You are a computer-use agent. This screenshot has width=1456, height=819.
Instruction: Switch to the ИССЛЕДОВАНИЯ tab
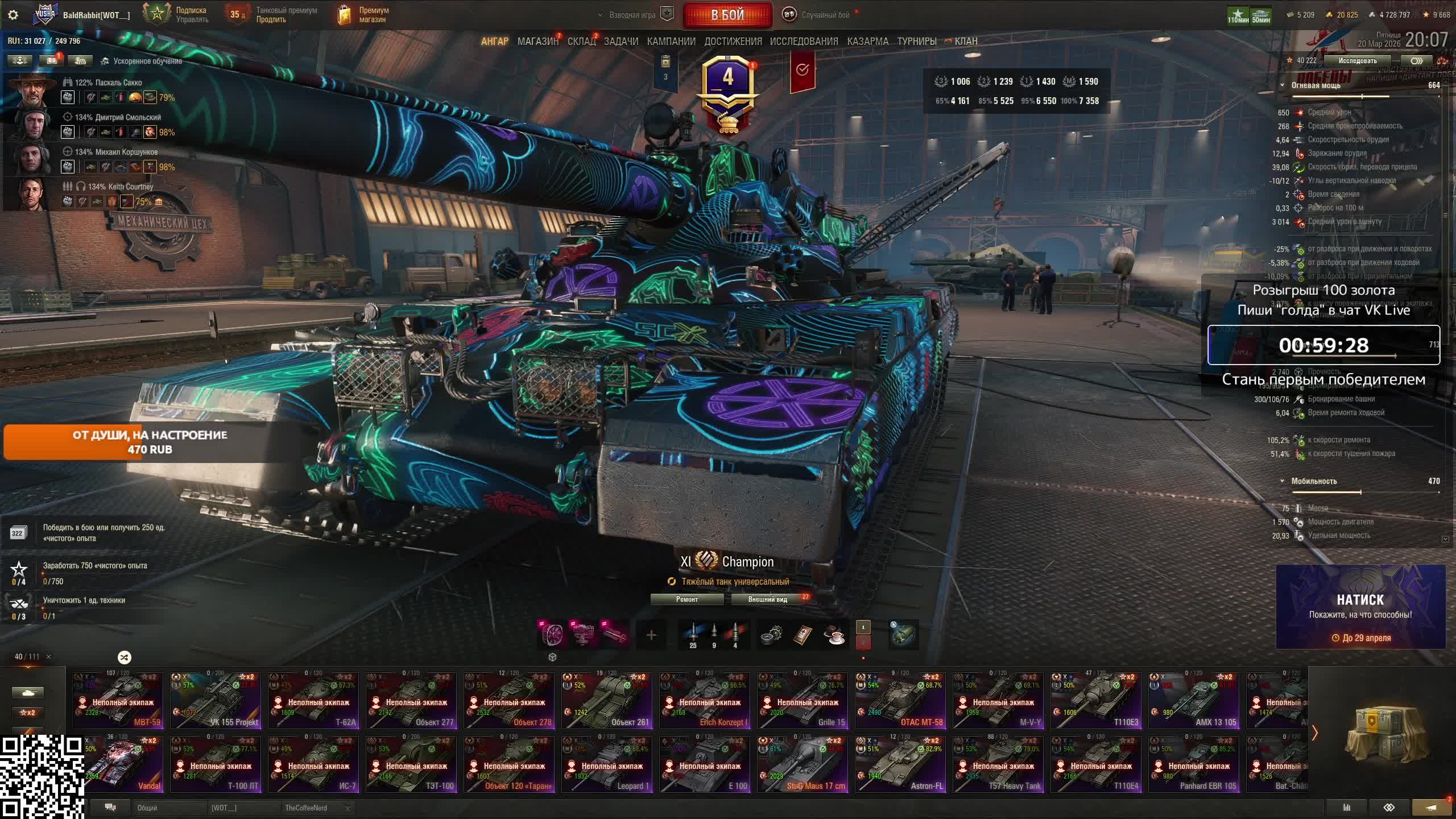click(x=804, y=42)
